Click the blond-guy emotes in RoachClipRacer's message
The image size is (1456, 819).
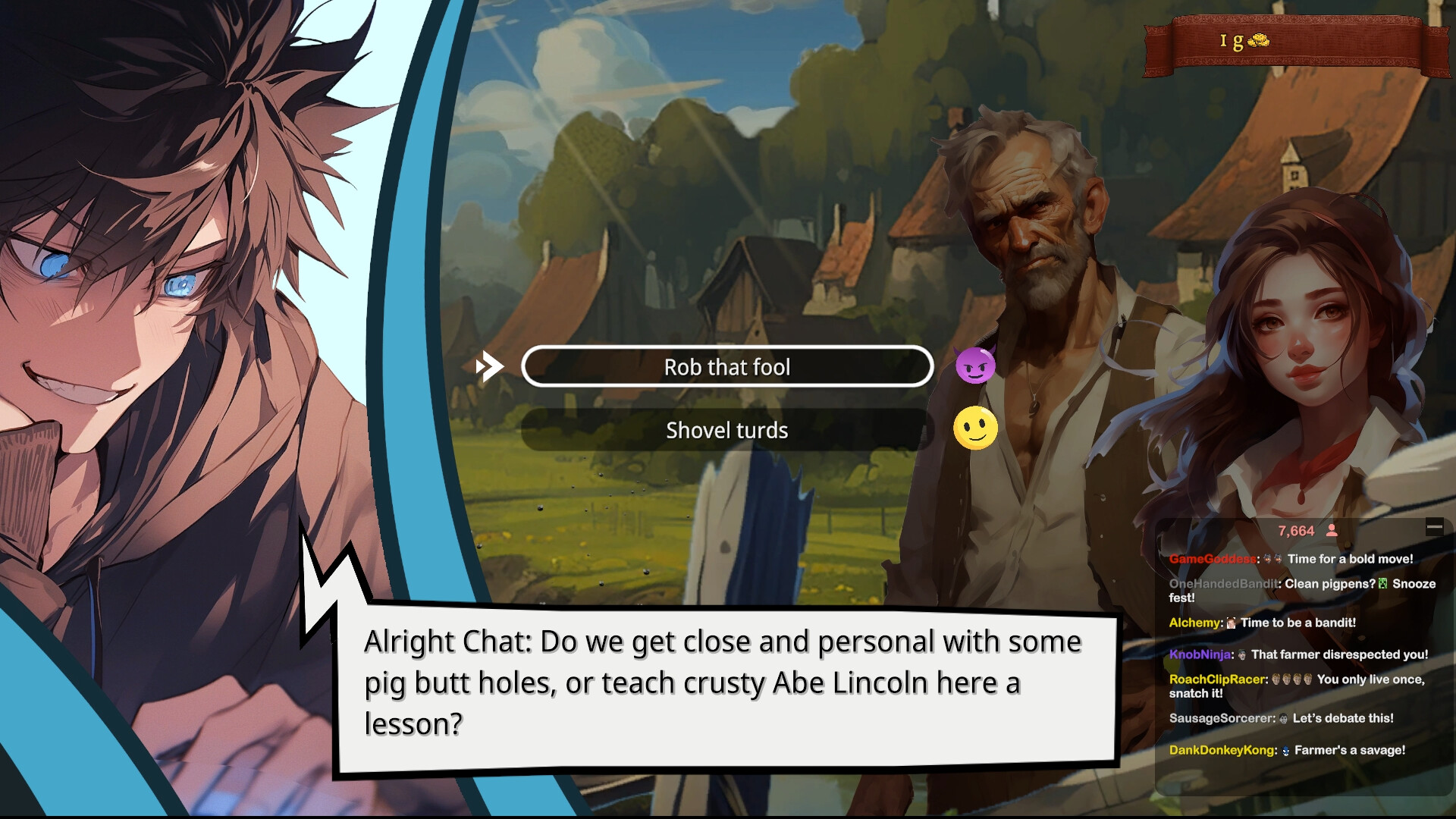(x=1291, y=679)
